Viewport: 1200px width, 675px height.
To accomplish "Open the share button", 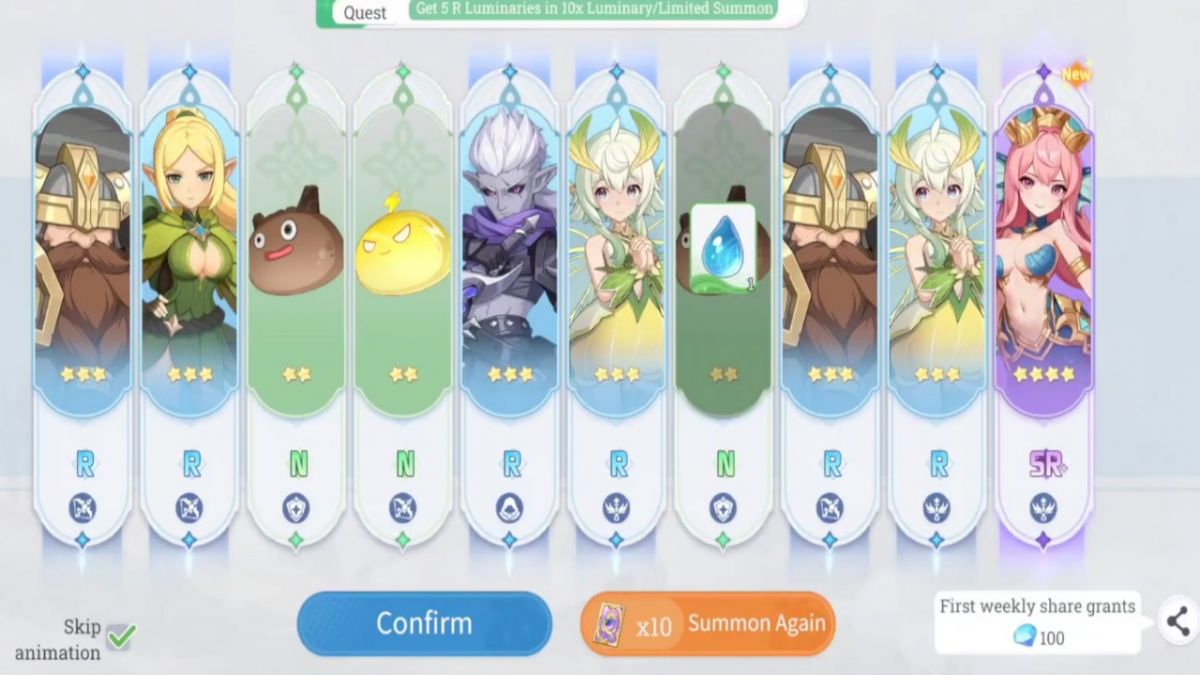I will coord(1178,621).
